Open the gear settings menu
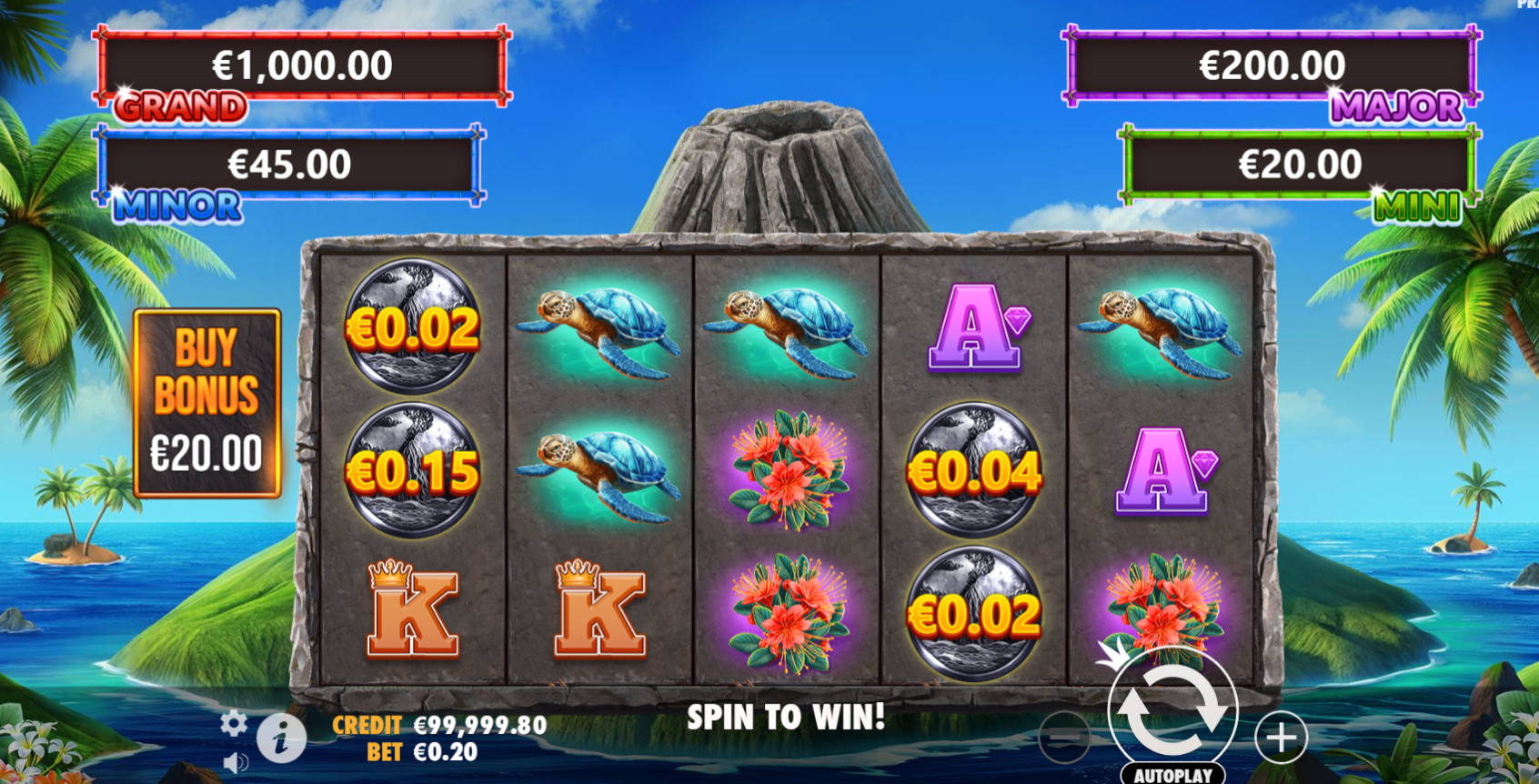Image resolution: width=1539 pixels, height=784 pixels. [234, 723]
